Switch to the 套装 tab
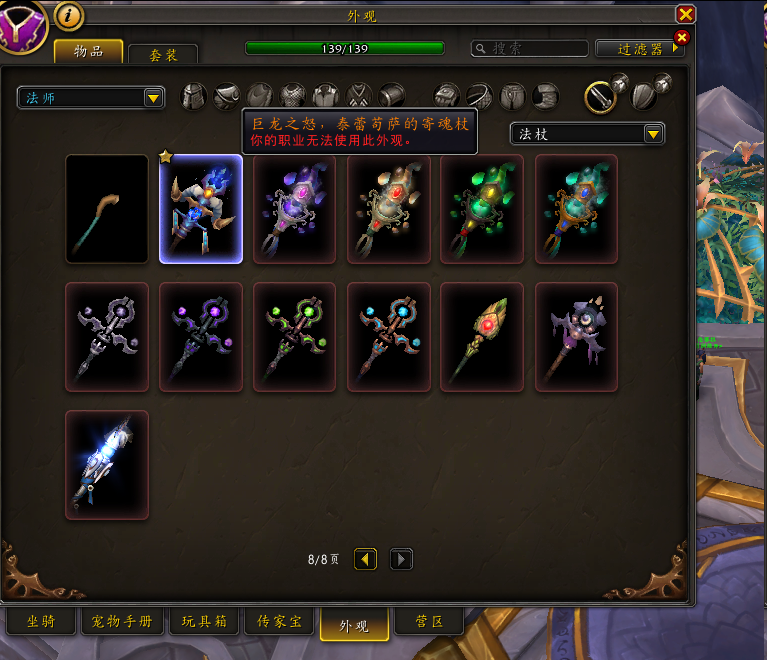767x660 pixels. click(x=163, y=55)
